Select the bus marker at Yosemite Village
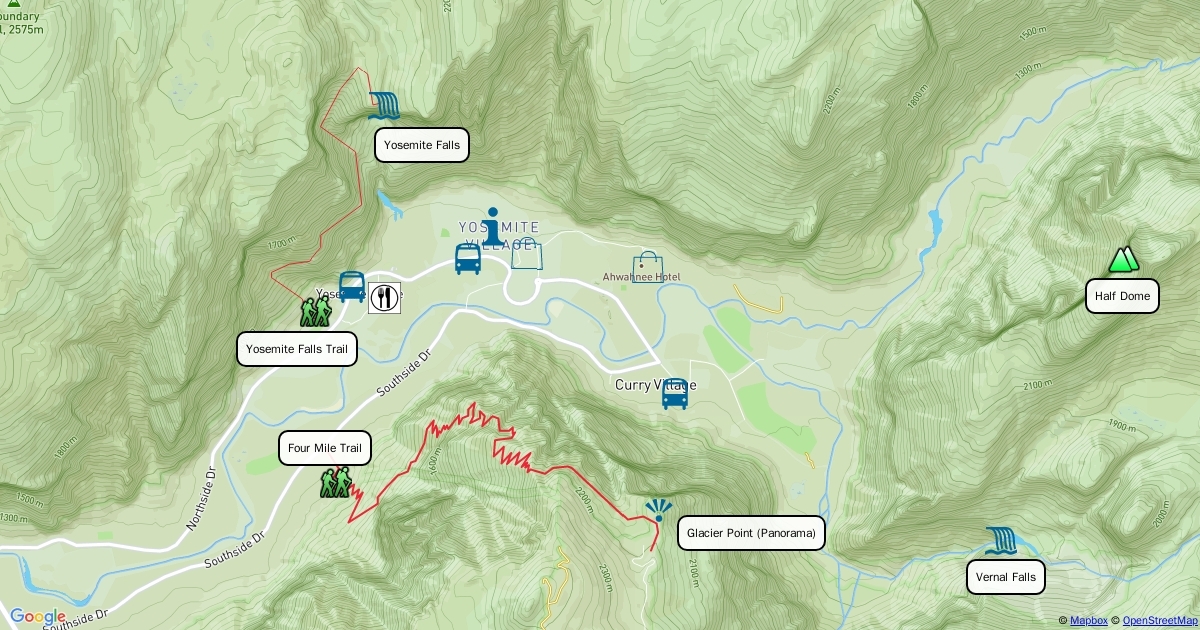The image size is (1200, 630). pos(468,259)
